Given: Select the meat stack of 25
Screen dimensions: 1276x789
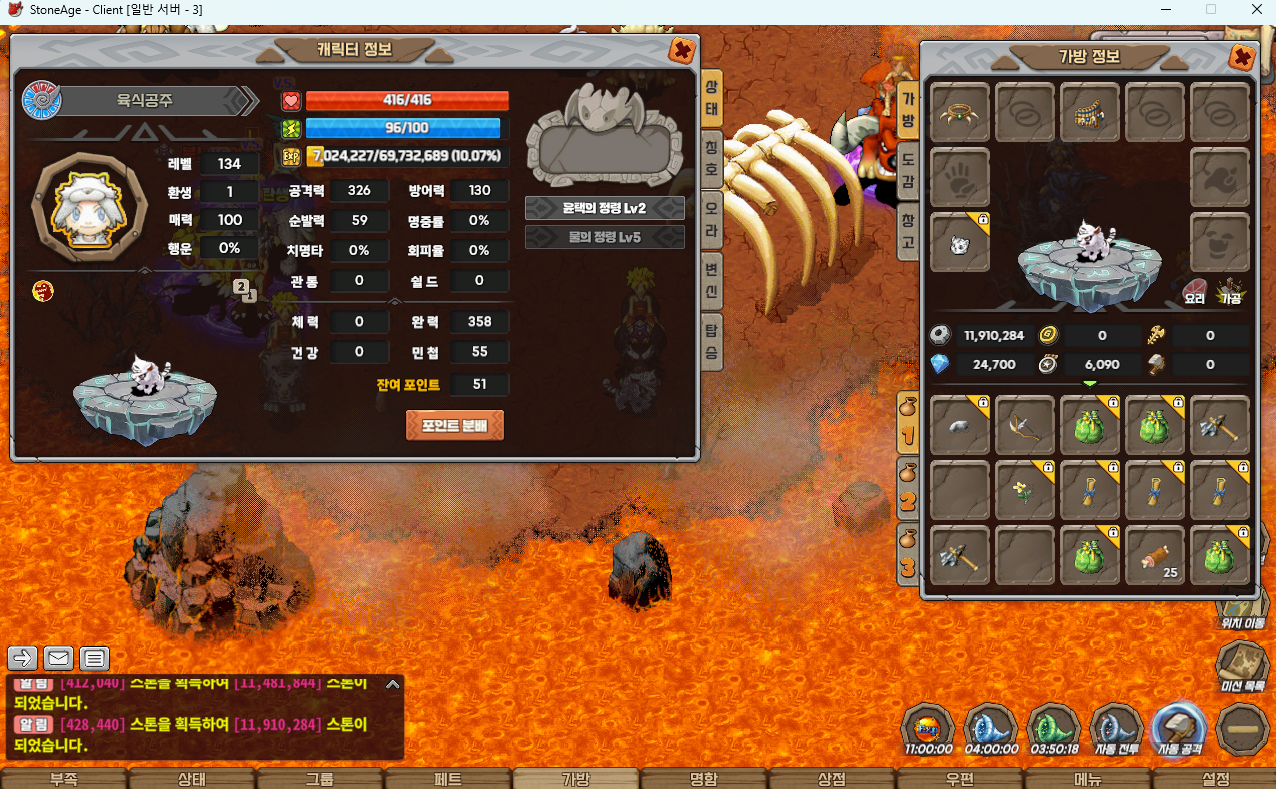Looking at the screenshot, I should pos(1155,555).
